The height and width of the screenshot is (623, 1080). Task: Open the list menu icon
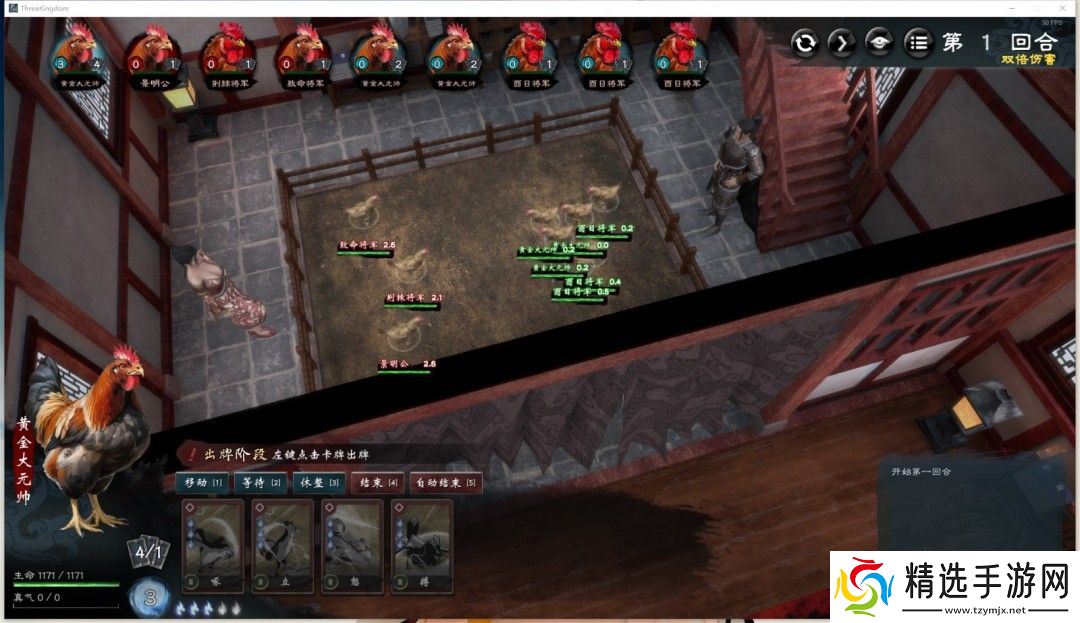click(917, 43)
